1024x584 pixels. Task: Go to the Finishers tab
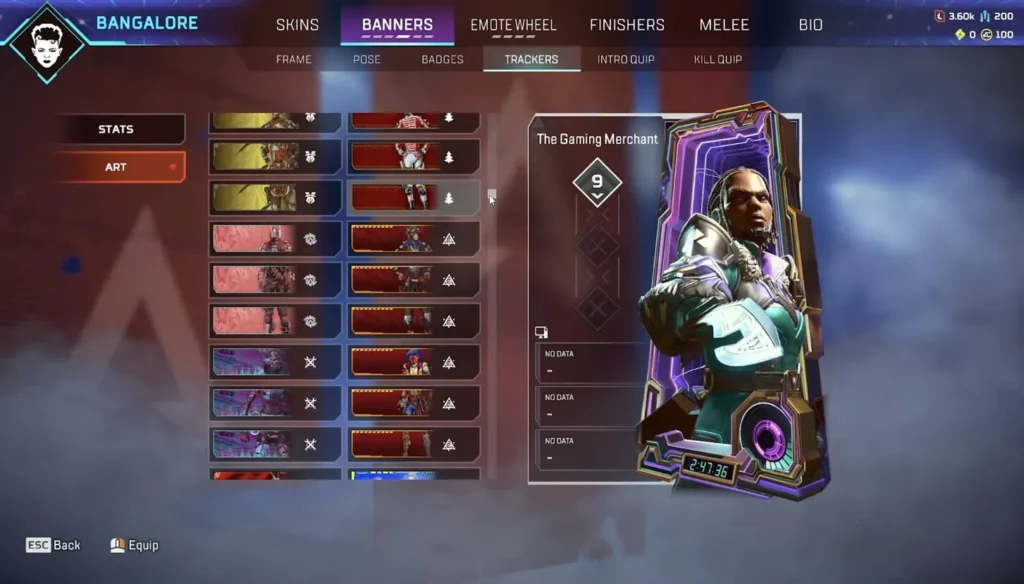tap(627, 25)
